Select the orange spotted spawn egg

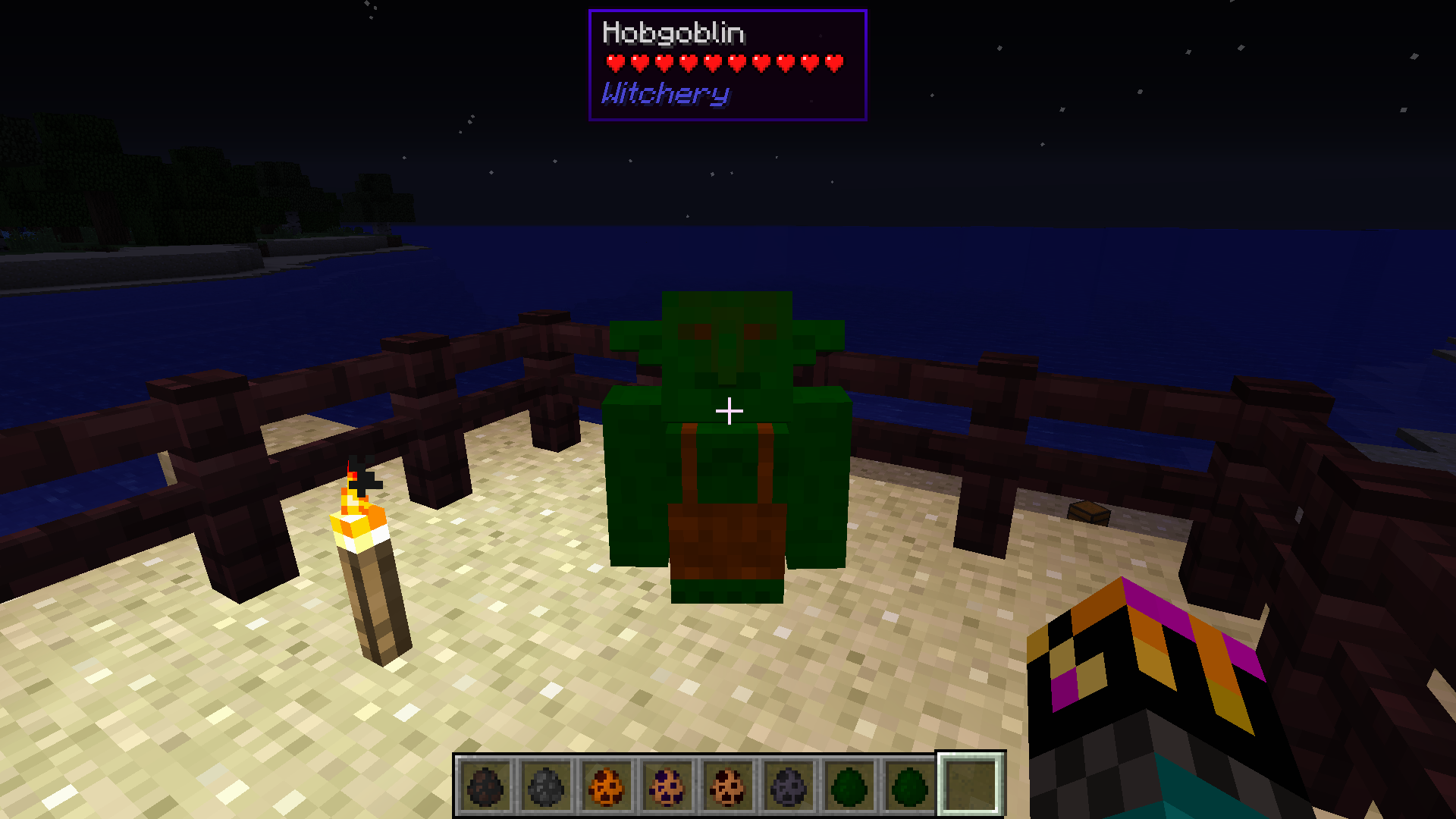605,784
